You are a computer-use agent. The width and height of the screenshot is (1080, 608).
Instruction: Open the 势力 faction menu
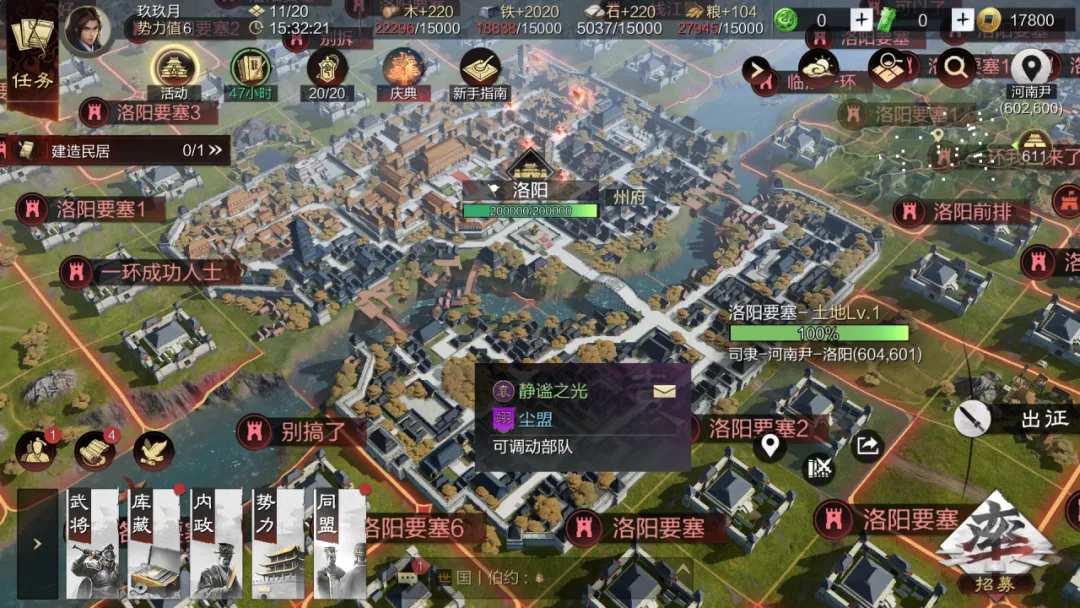(x=278, y=544)
